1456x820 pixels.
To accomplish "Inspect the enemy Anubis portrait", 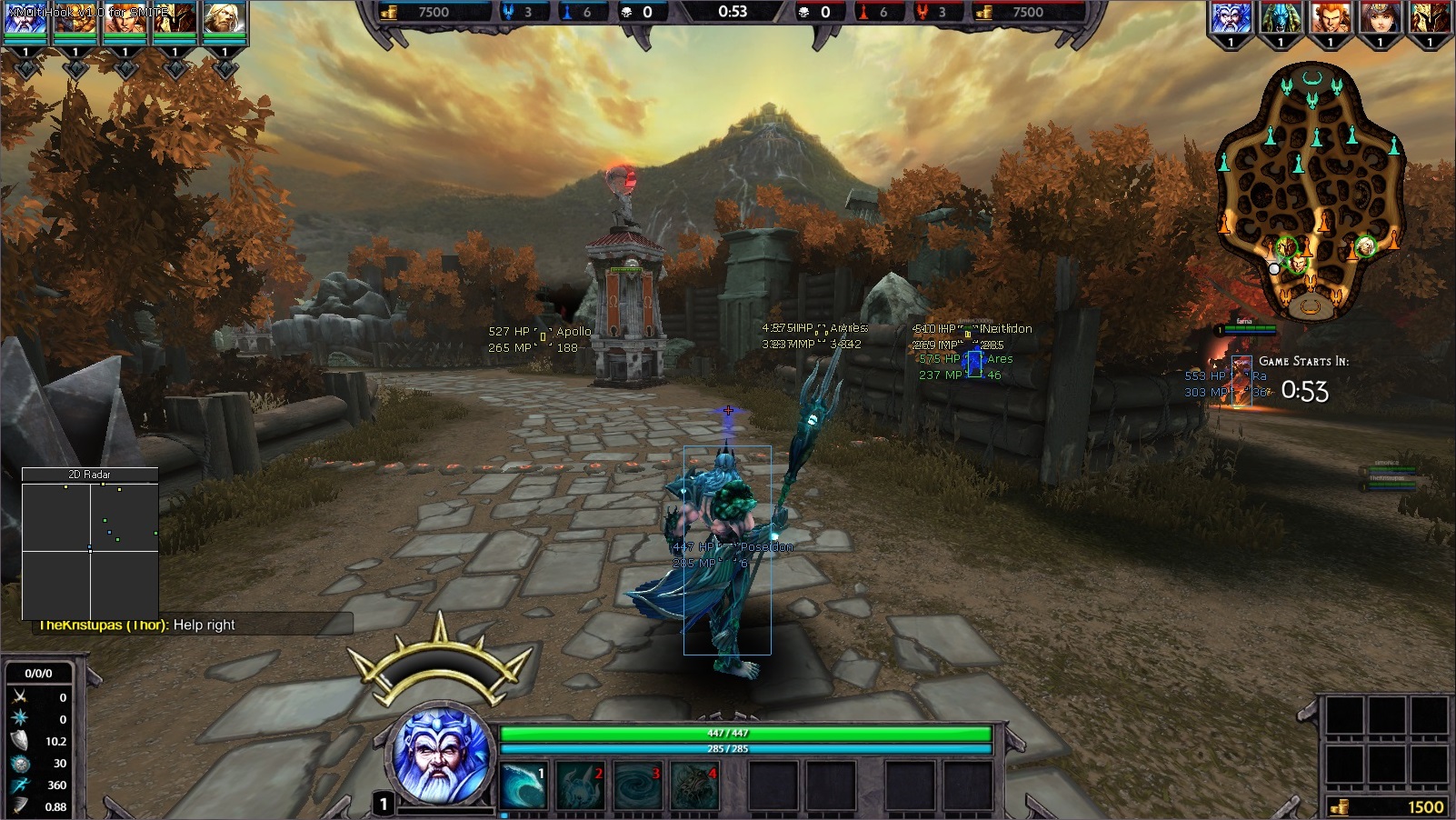I will click(x=1281, y=18).
